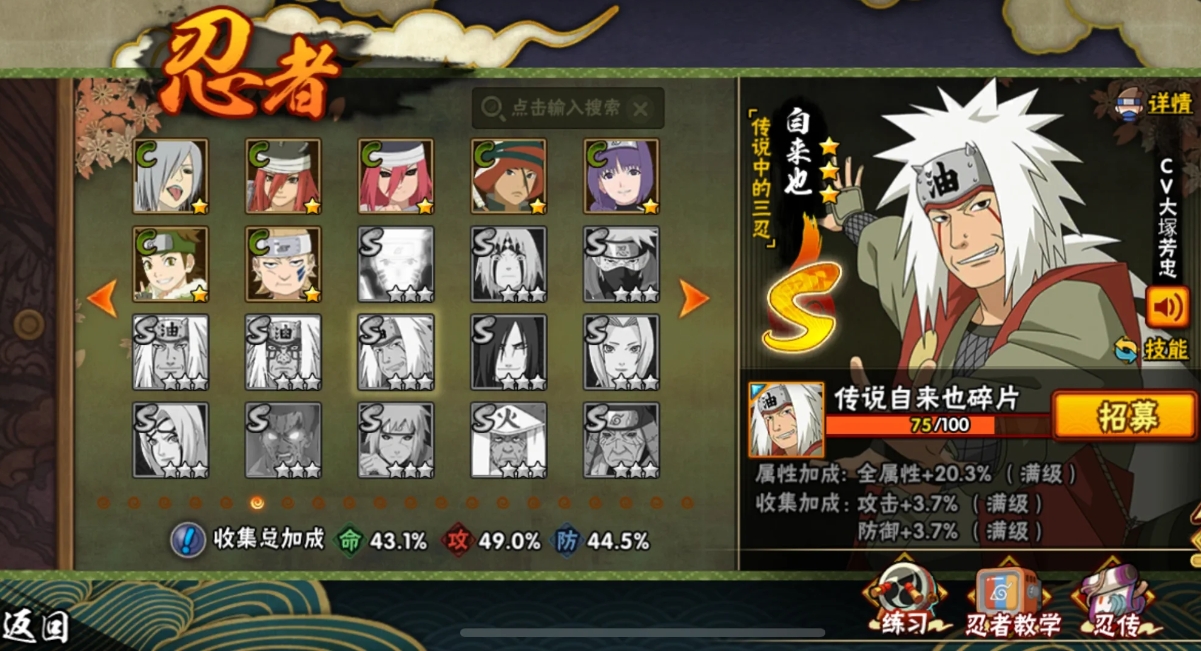Tap the 收集总加成 info icon
The width and height of the screenshot is (1201, 651).
(187, 540)
